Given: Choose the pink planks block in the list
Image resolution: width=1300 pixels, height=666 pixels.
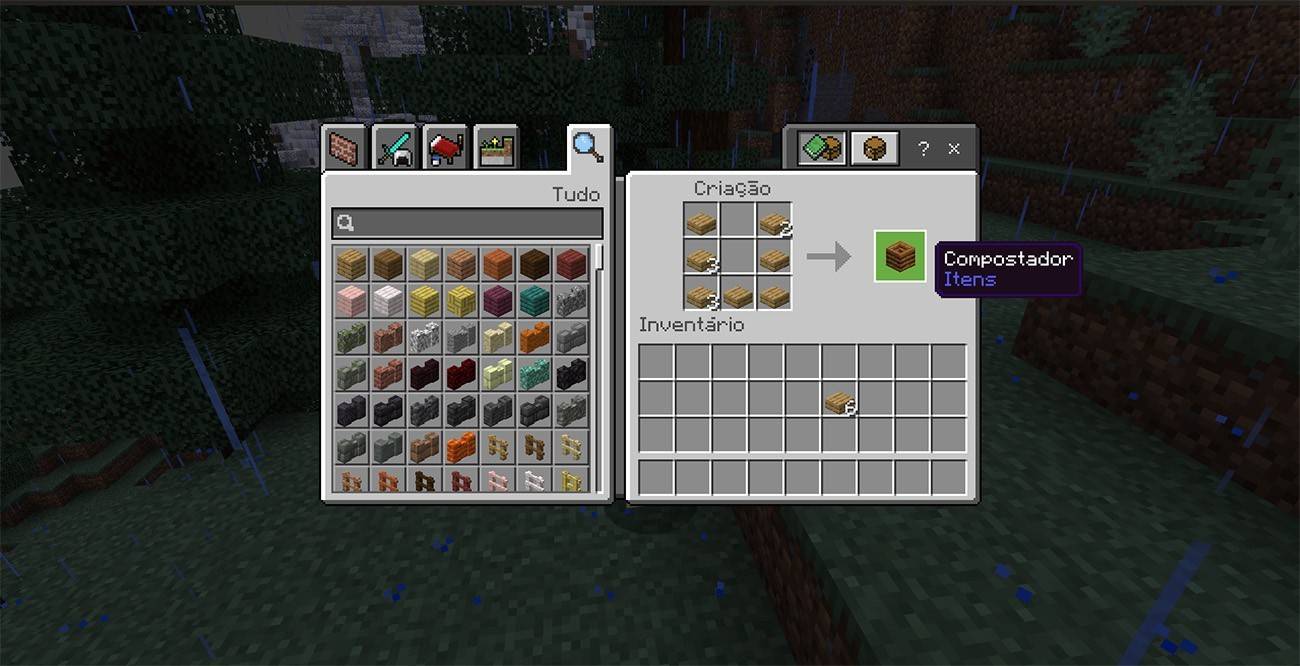Looking at the screenshot, I should [x=351, y=299].
